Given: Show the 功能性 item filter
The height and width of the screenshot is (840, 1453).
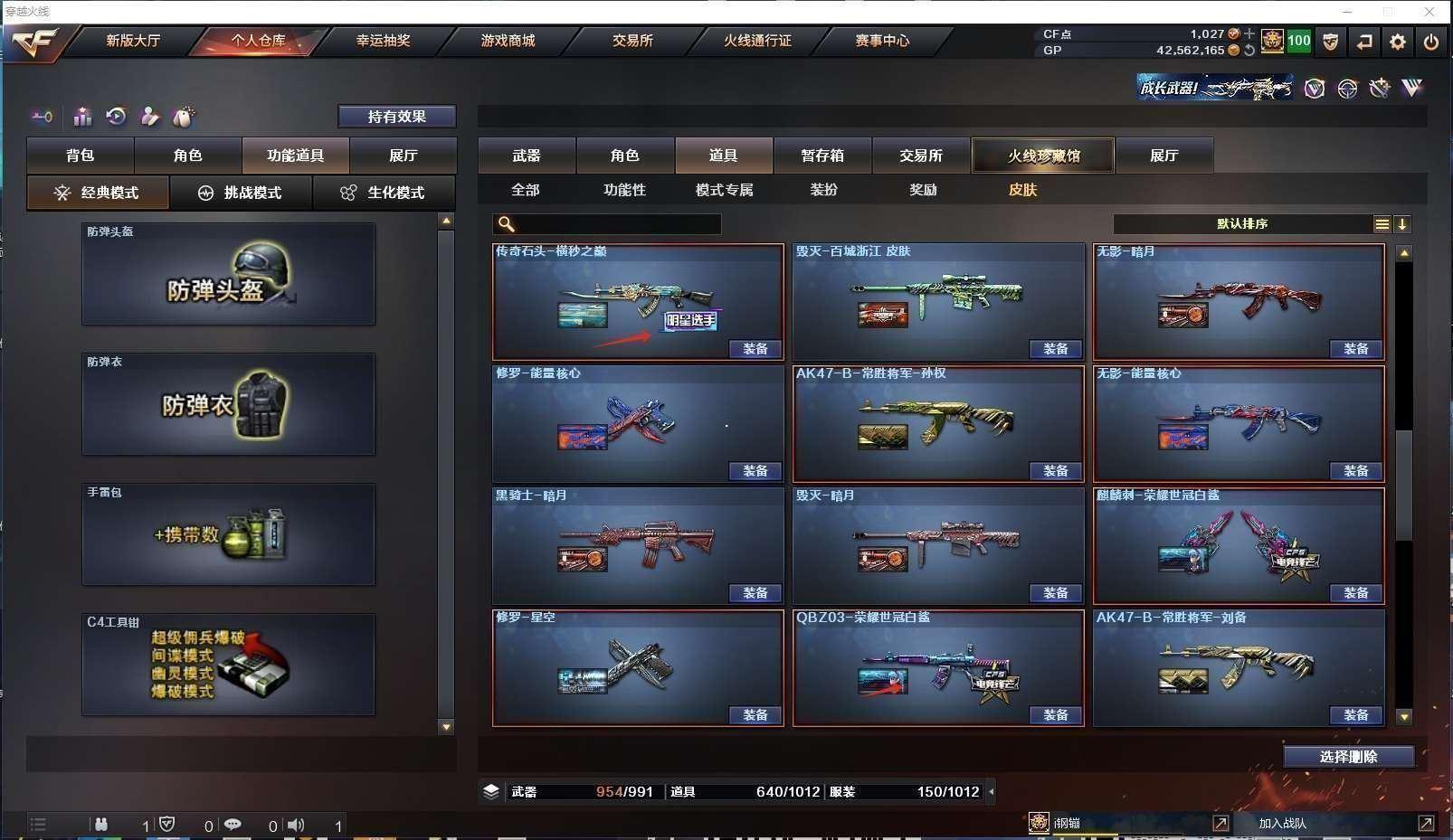Looking at the screenshot, I should pyautogui.click(x=624, y=190).
